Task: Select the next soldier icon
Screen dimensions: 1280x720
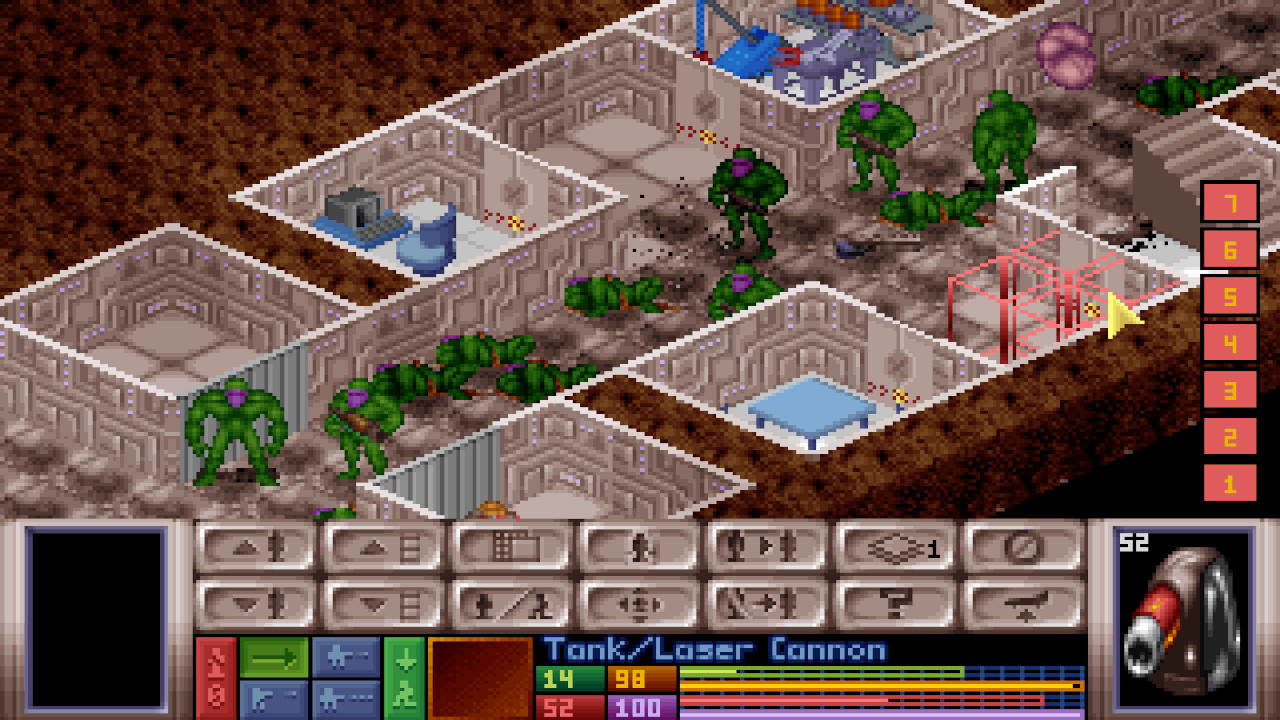Action: coord(765,546)
